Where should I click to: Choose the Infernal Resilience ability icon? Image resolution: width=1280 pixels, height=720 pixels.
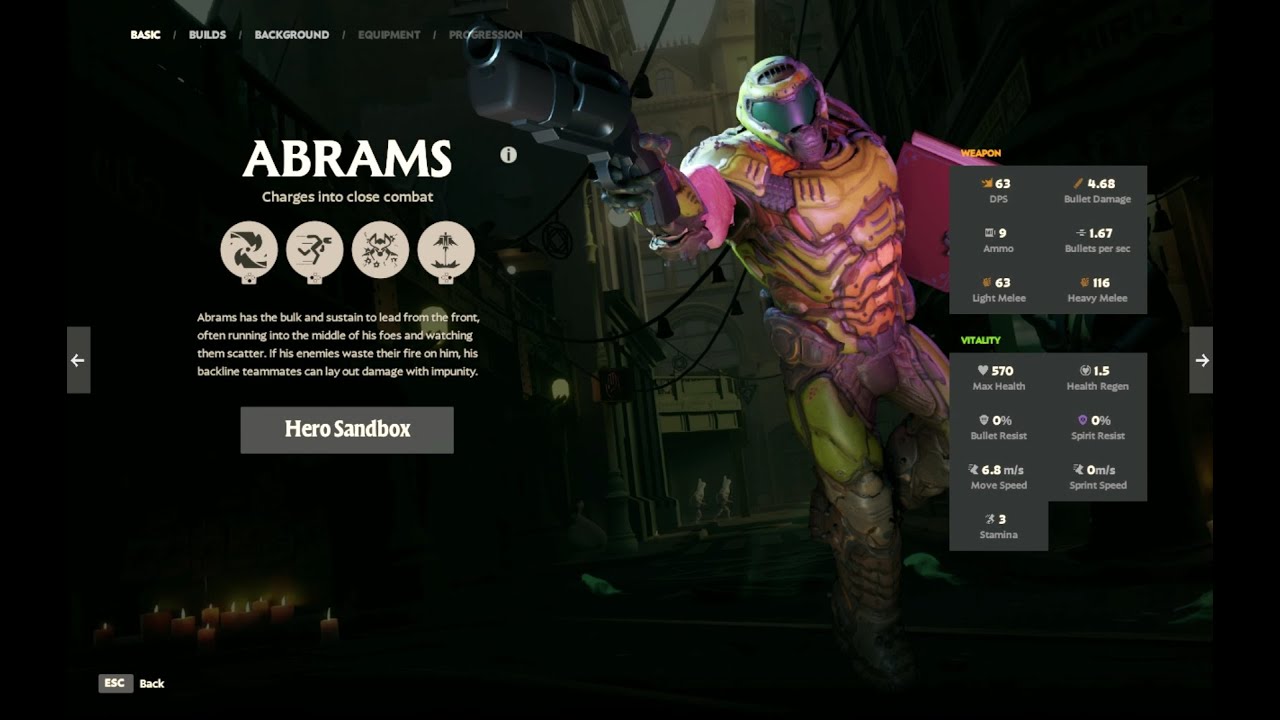coord(380,250)
